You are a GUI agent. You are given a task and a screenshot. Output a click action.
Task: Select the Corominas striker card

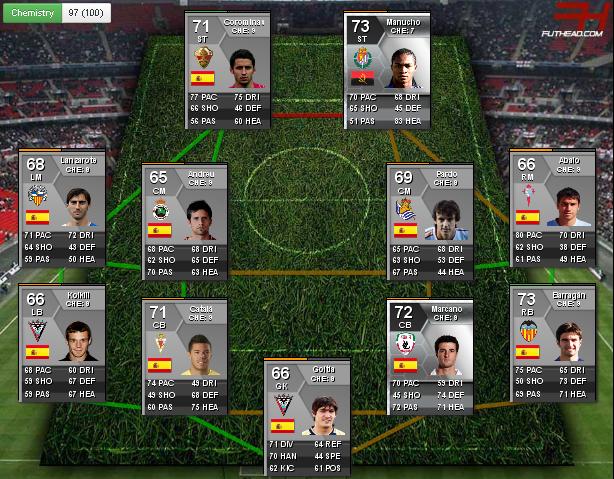[228, 70]
